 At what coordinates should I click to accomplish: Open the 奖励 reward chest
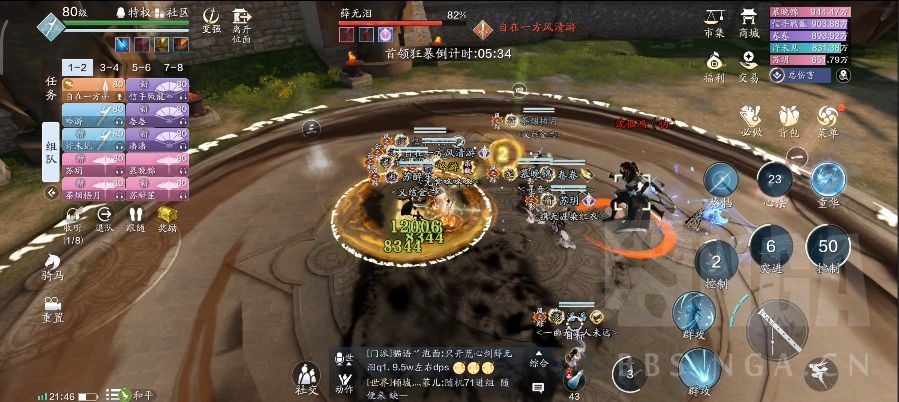point(168,218)
